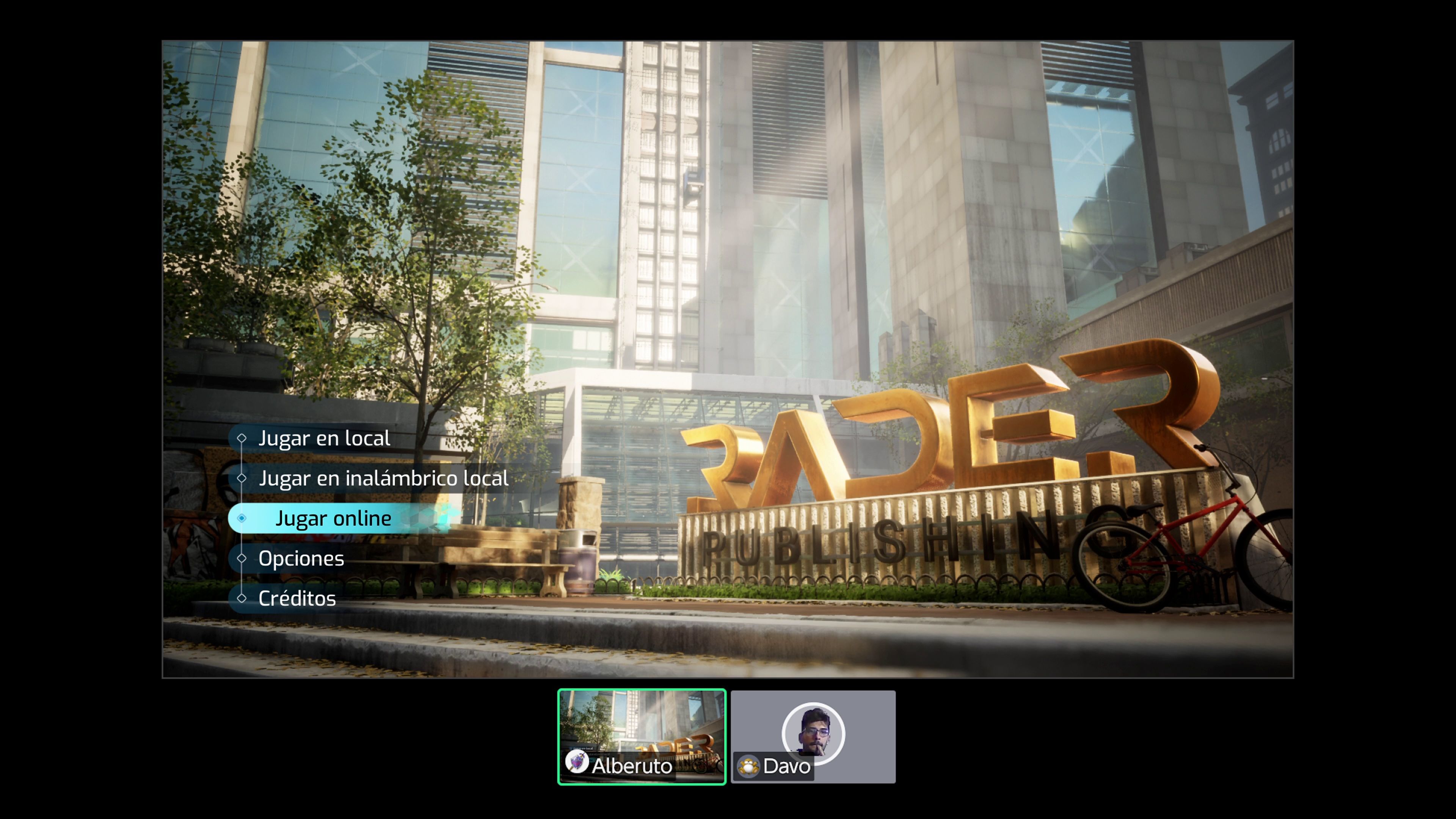
Task: Select Alberuto's stream thumbnail
Action: [642, 736]
